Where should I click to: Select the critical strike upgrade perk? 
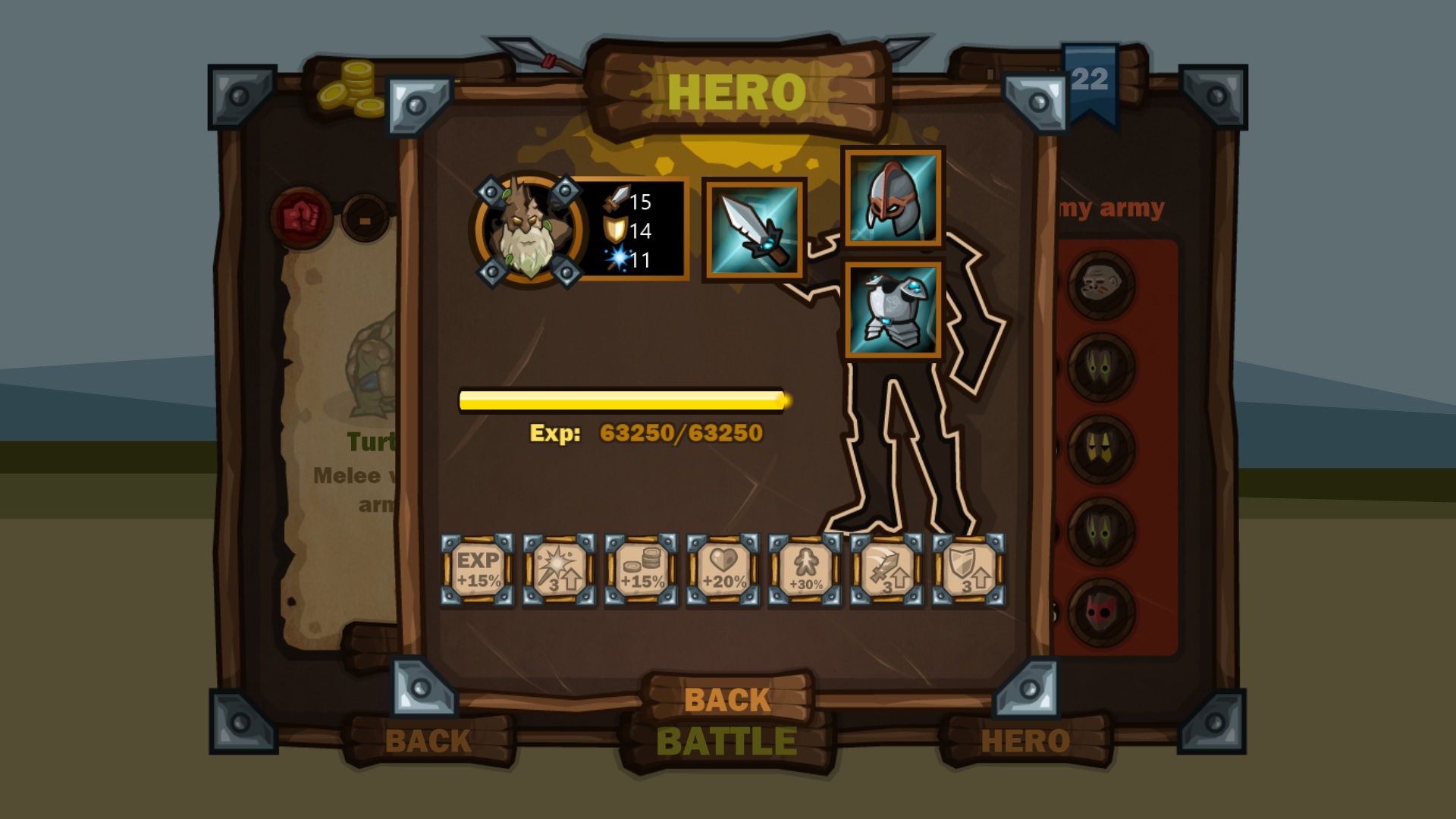[559, 567]
